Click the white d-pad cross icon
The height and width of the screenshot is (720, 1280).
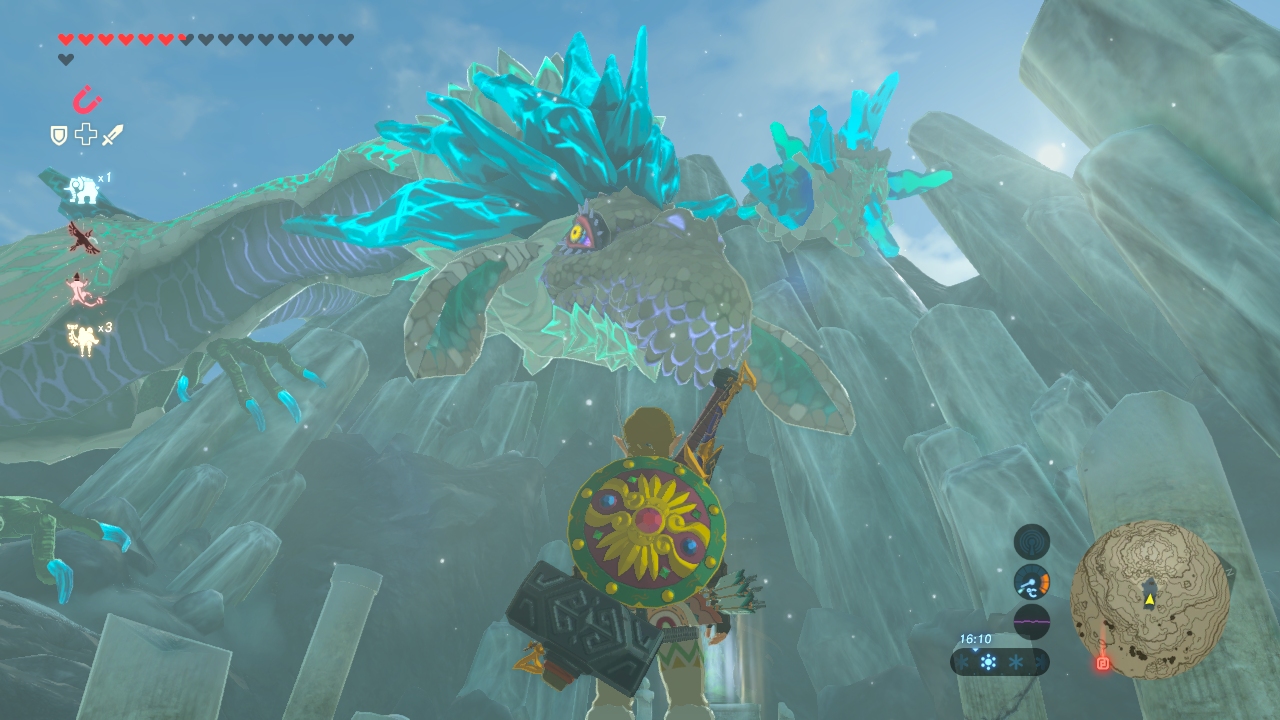pyautogui.click(x=86, y=134)
